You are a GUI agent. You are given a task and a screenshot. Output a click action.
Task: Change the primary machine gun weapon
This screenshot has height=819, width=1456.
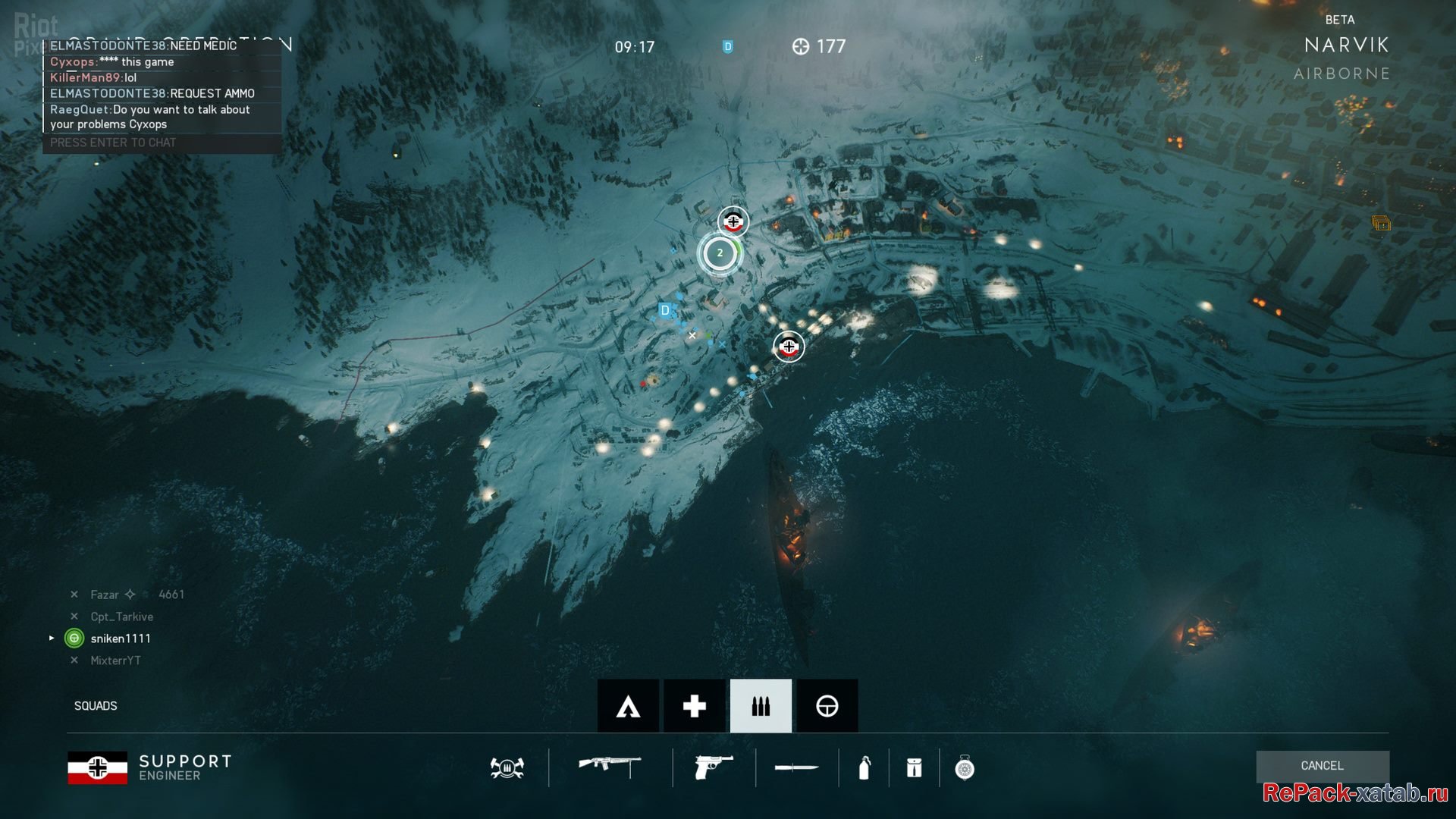[610, 767]
